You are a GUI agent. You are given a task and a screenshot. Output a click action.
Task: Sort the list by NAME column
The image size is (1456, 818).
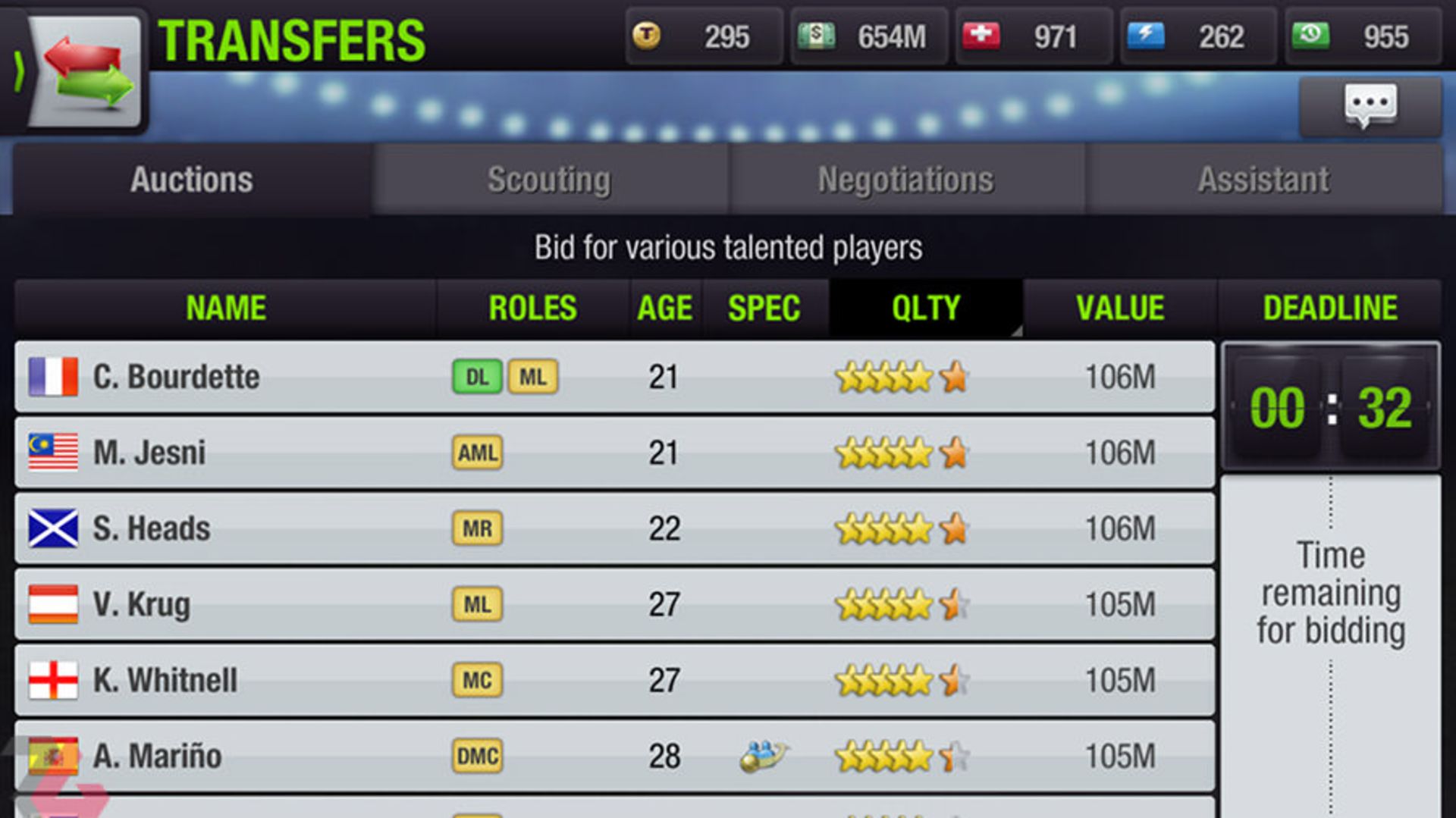[226, 309]
